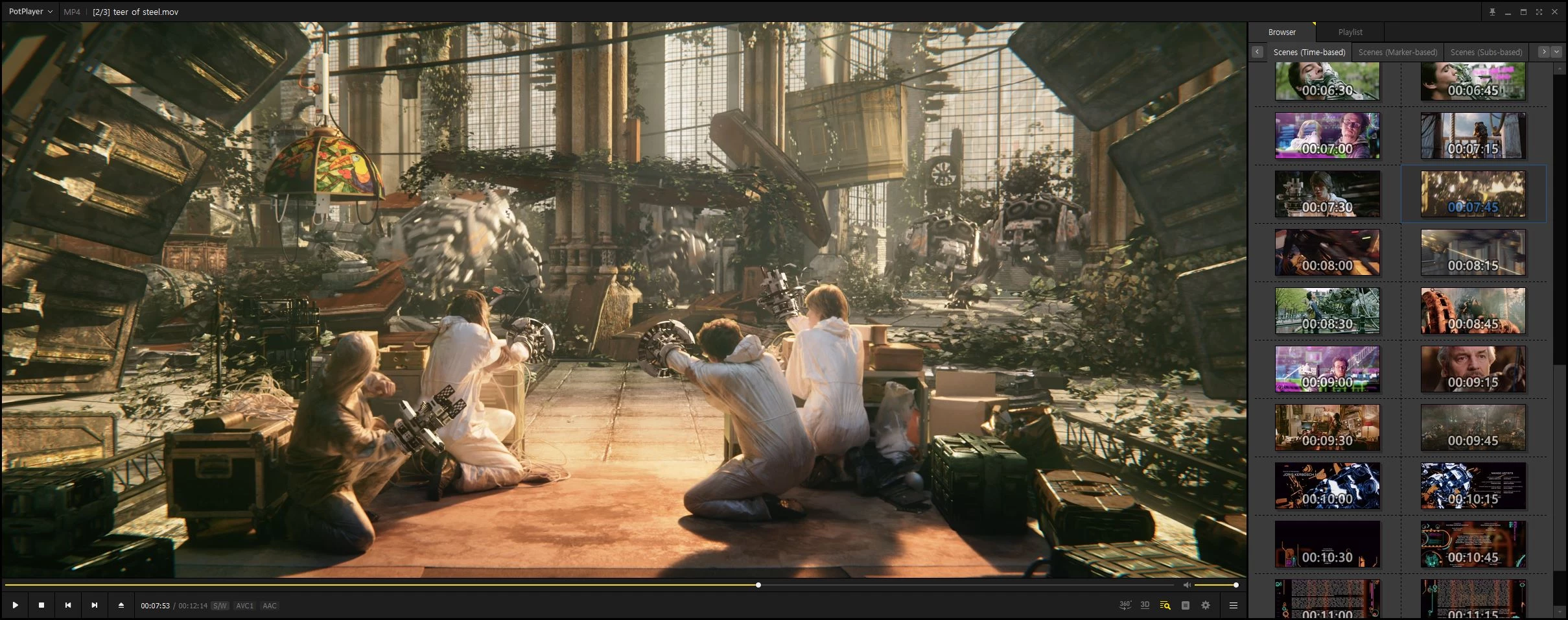
Task: Switch to the Playlist tab
Action: pos(1350,32)
